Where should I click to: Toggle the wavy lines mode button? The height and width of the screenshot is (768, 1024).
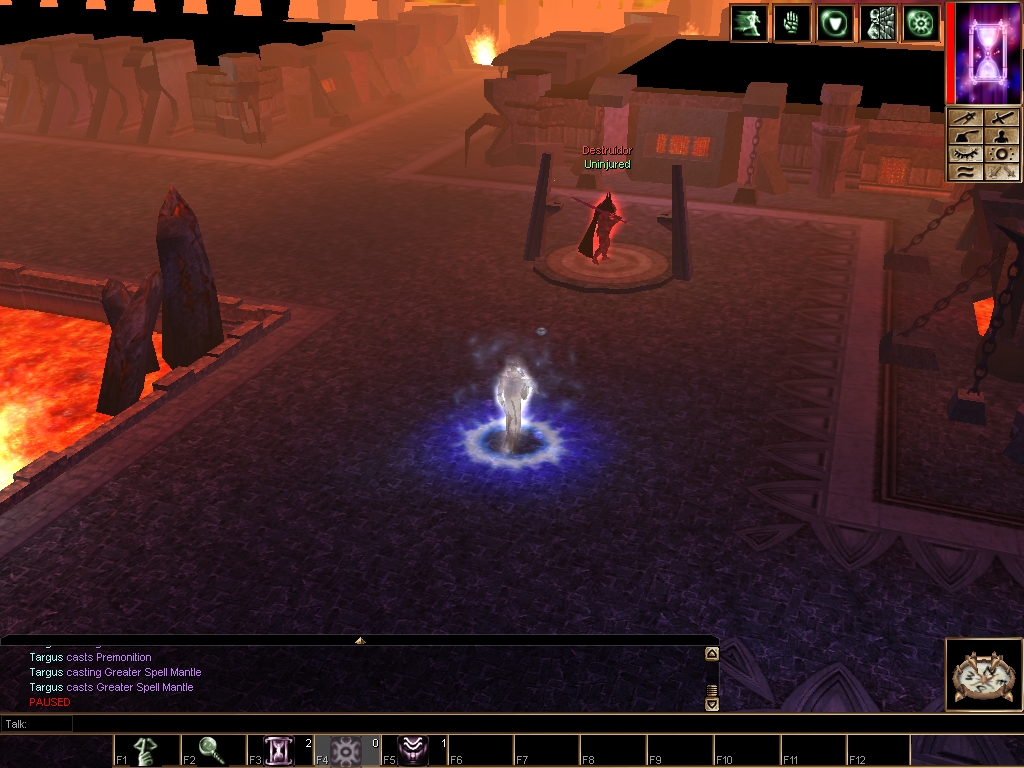(964, 172)
